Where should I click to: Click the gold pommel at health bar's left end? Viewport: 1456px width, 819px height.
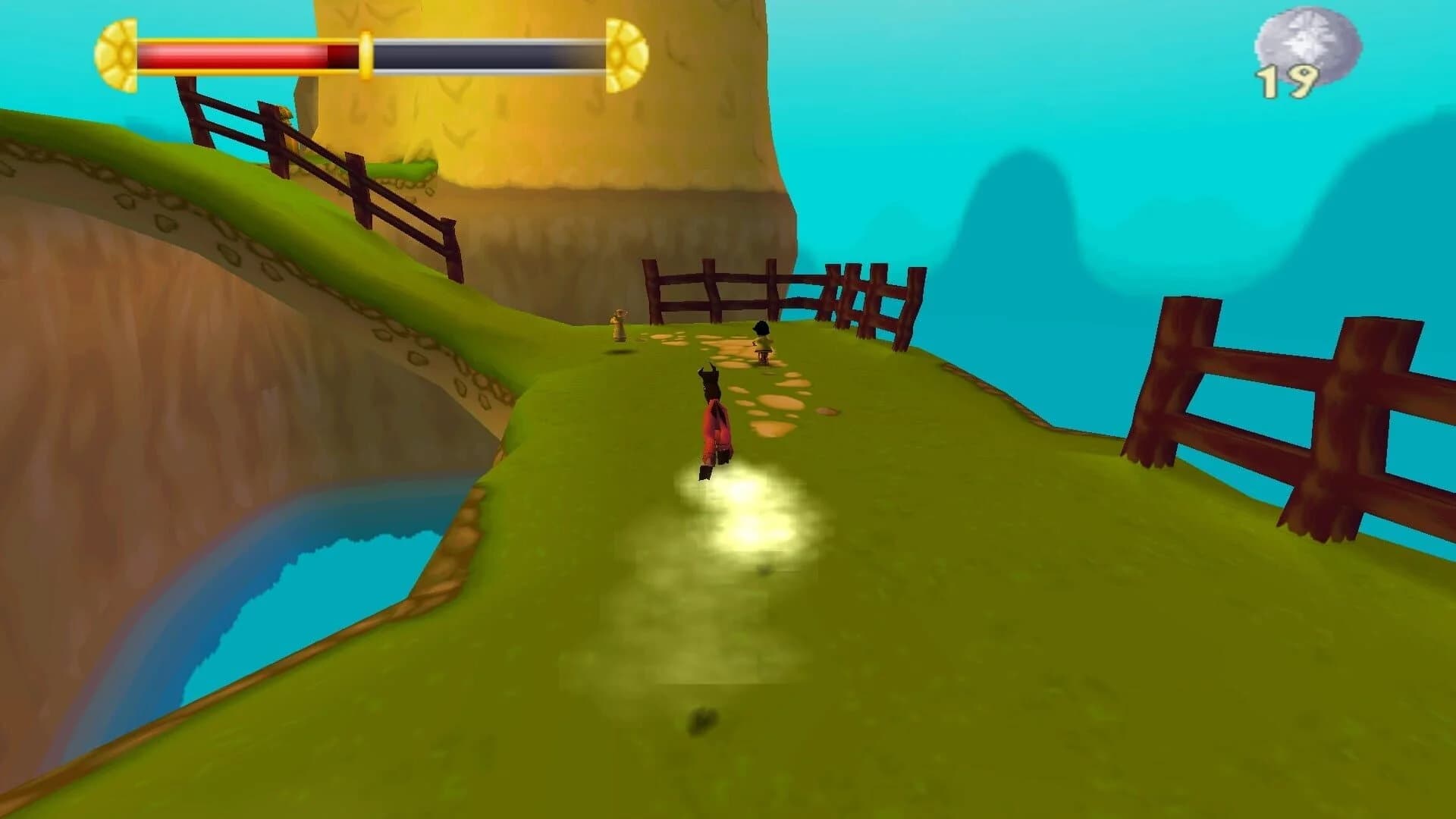(115, 52)
